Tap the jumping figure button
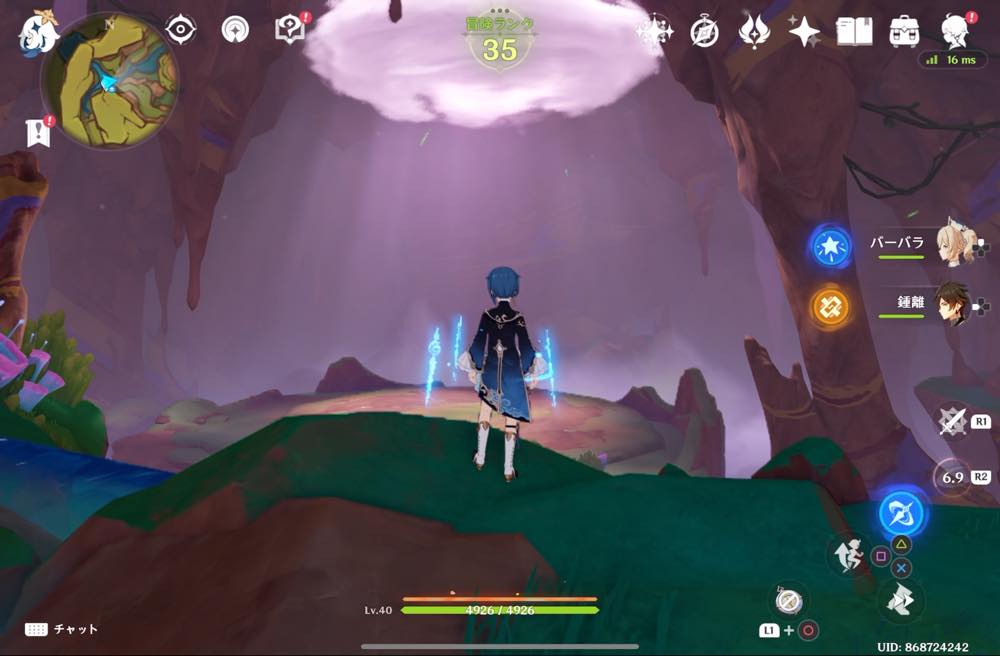The width and height of the screenshot is (1000, 656). pyautogui.click(x=847, y=553)
